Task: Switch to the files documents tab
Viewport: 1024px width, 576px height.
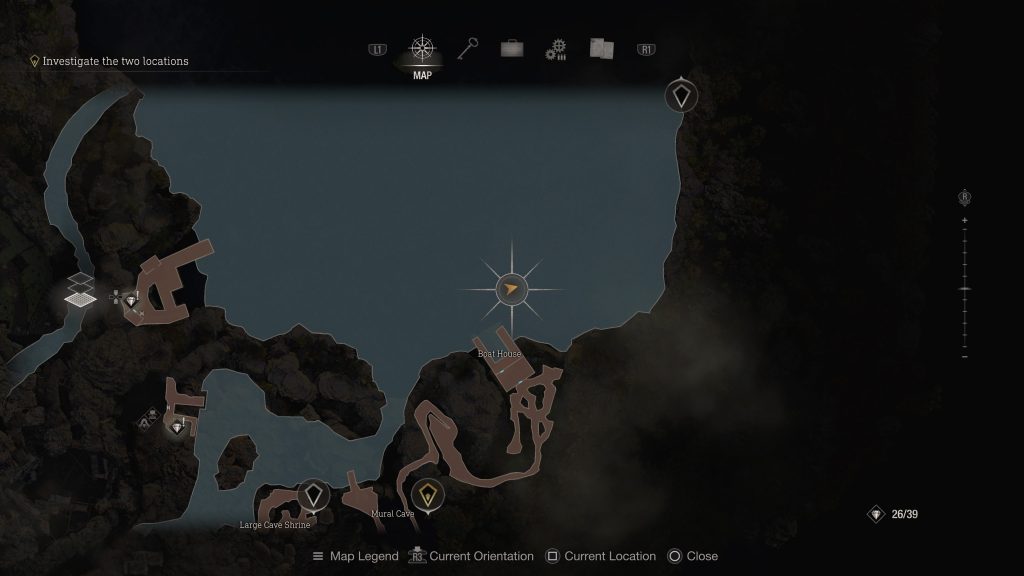Action: (600, 49)
